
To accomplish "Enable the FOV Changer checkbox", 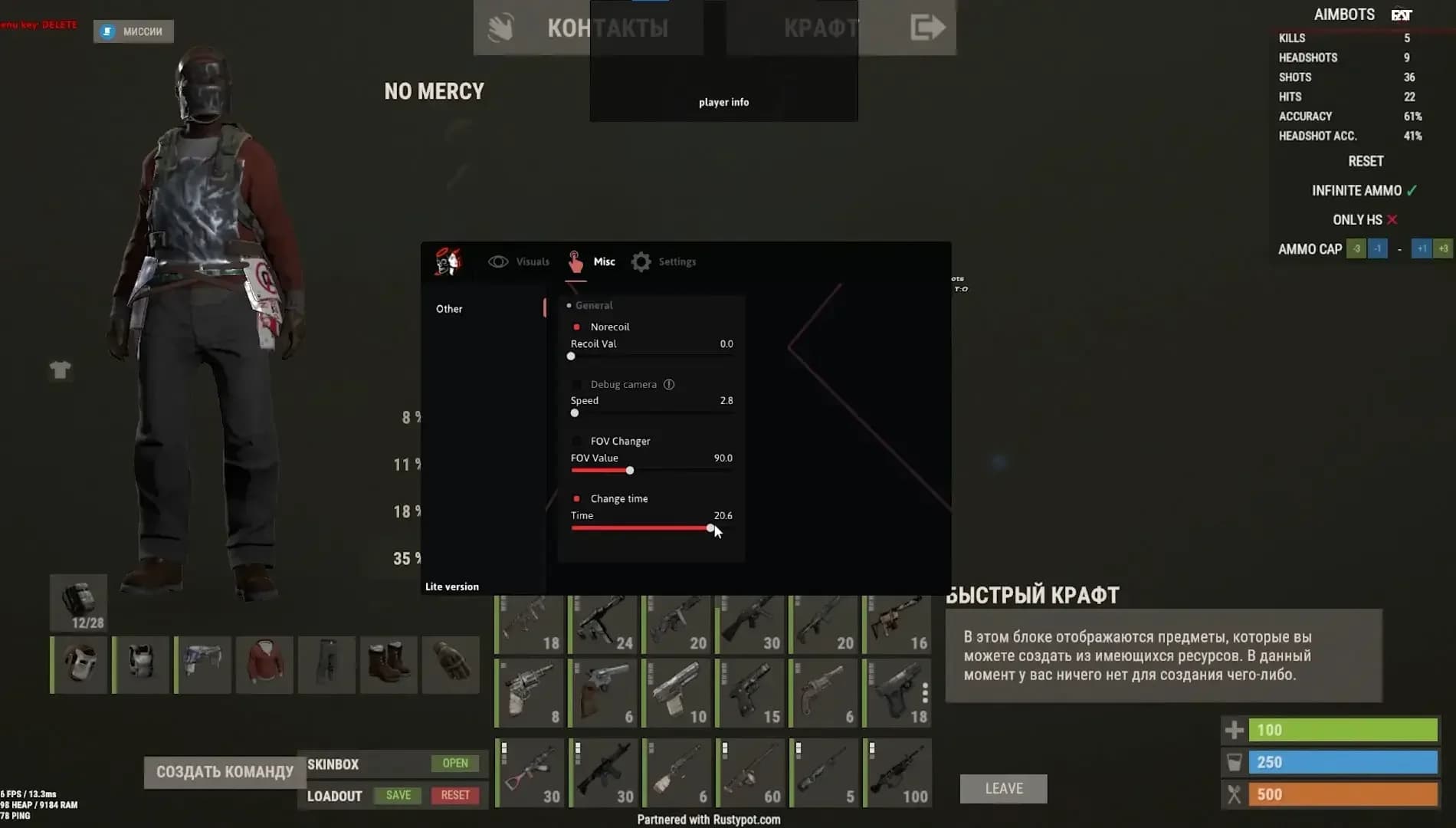I will click(x=577, y=440).
